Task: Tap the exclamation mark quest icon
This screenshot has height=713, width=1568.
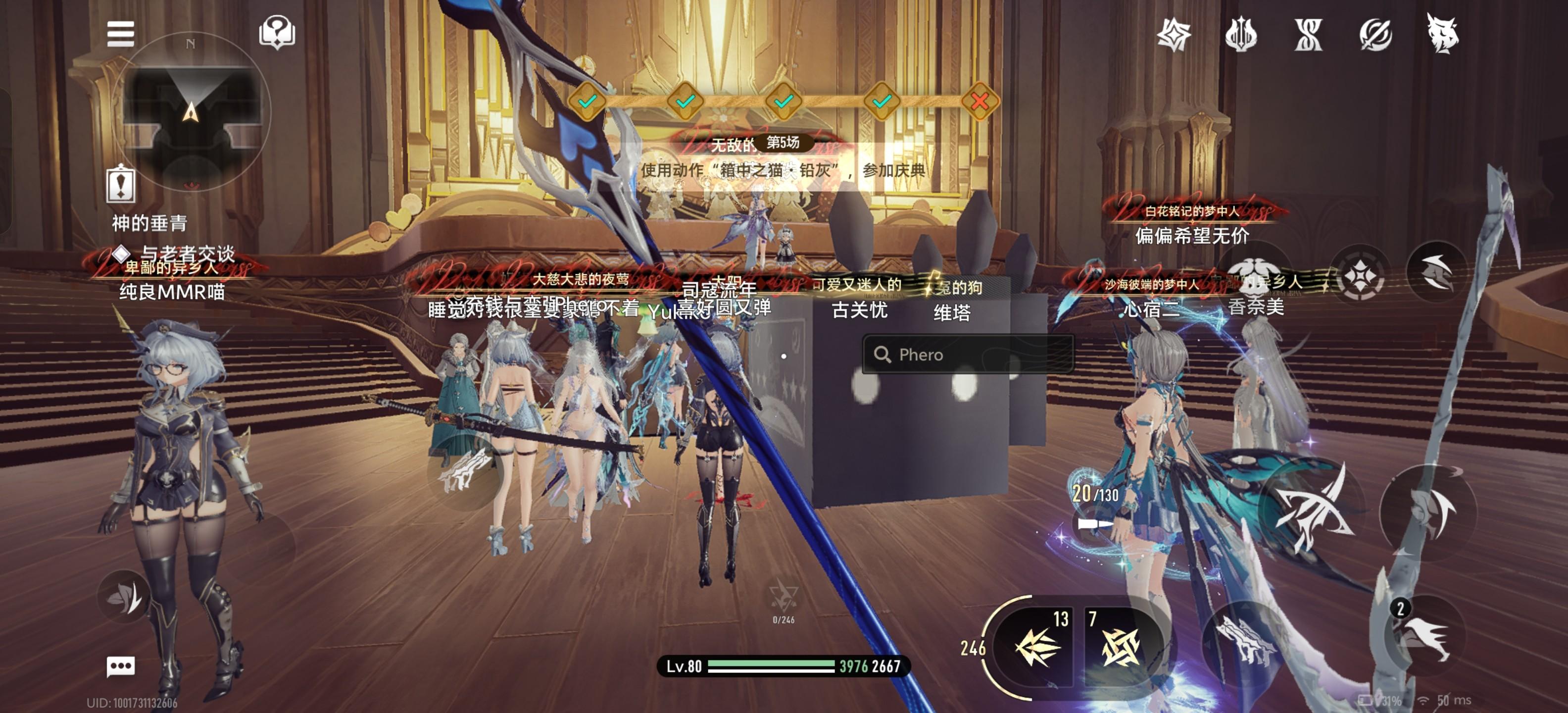Action: (x=121, y=183)
